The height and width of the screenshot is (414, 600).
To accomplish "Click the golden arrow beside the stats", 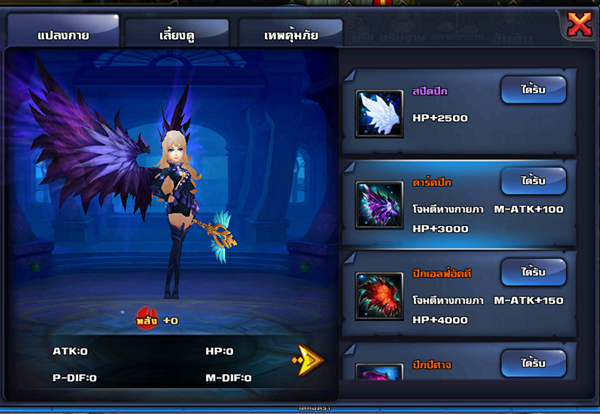I will [x=308, y=359].
